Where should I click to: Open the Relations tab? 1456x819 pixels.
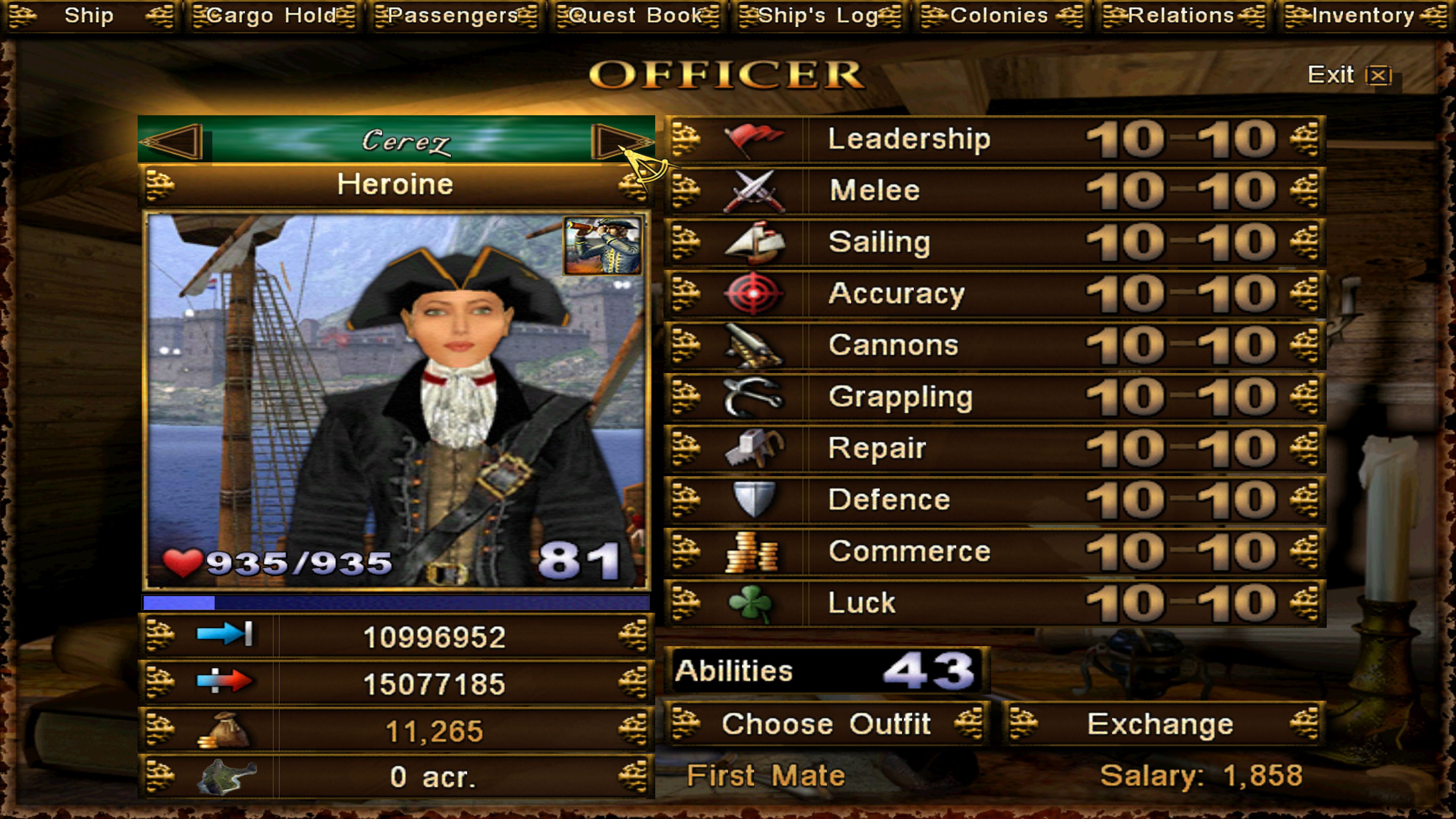1181,16
